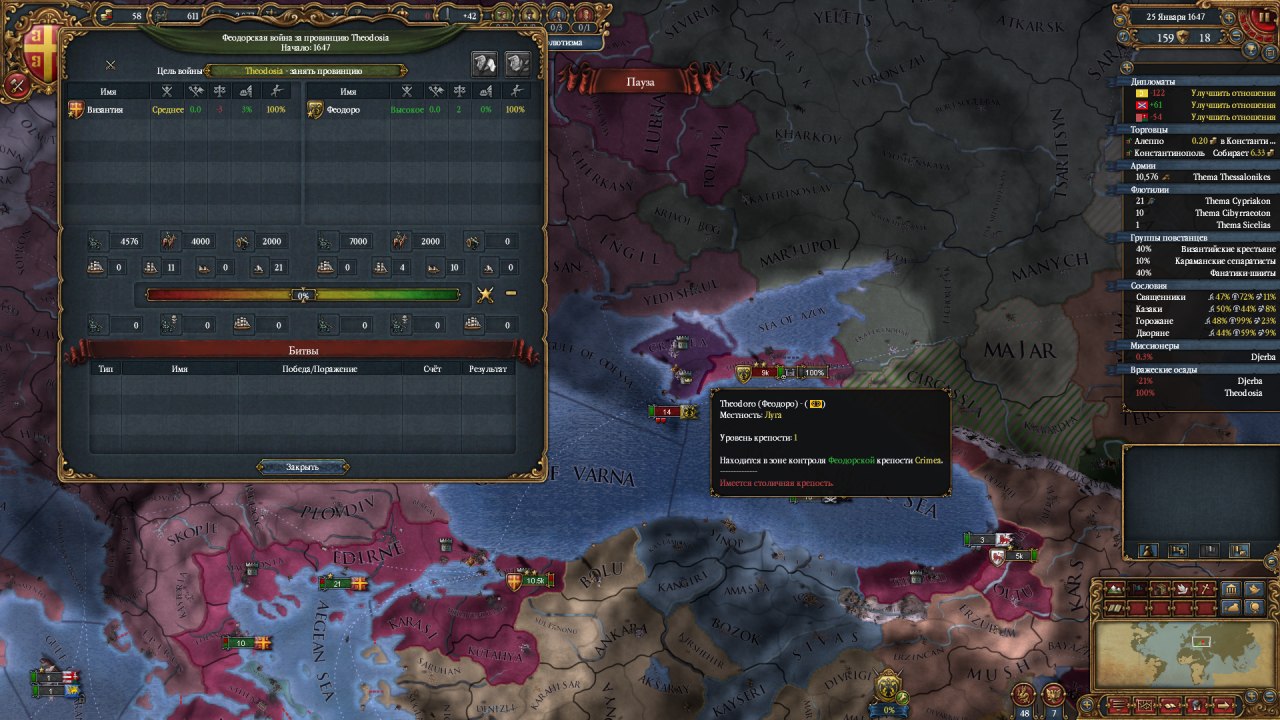Open the peace negotiation button beside the warscore bar
The width and height of the screenshot is (1280, 720).
click(486, 294)
